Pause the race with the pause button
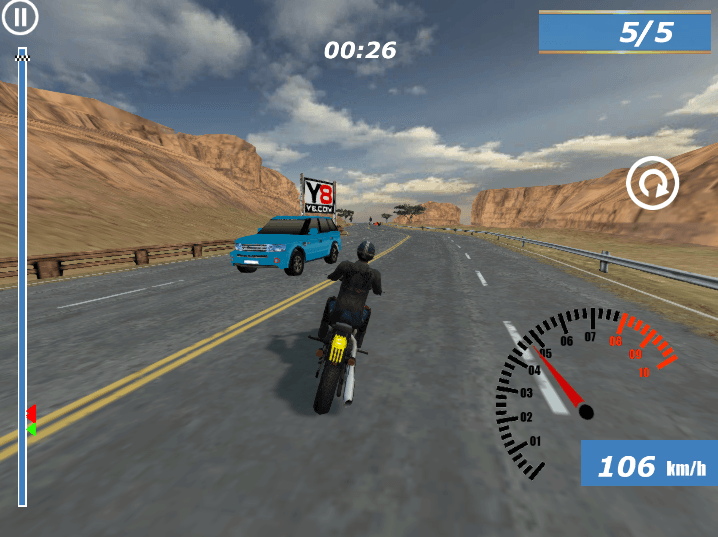This screenshot has height=537, width=718. tap(21, 18)
